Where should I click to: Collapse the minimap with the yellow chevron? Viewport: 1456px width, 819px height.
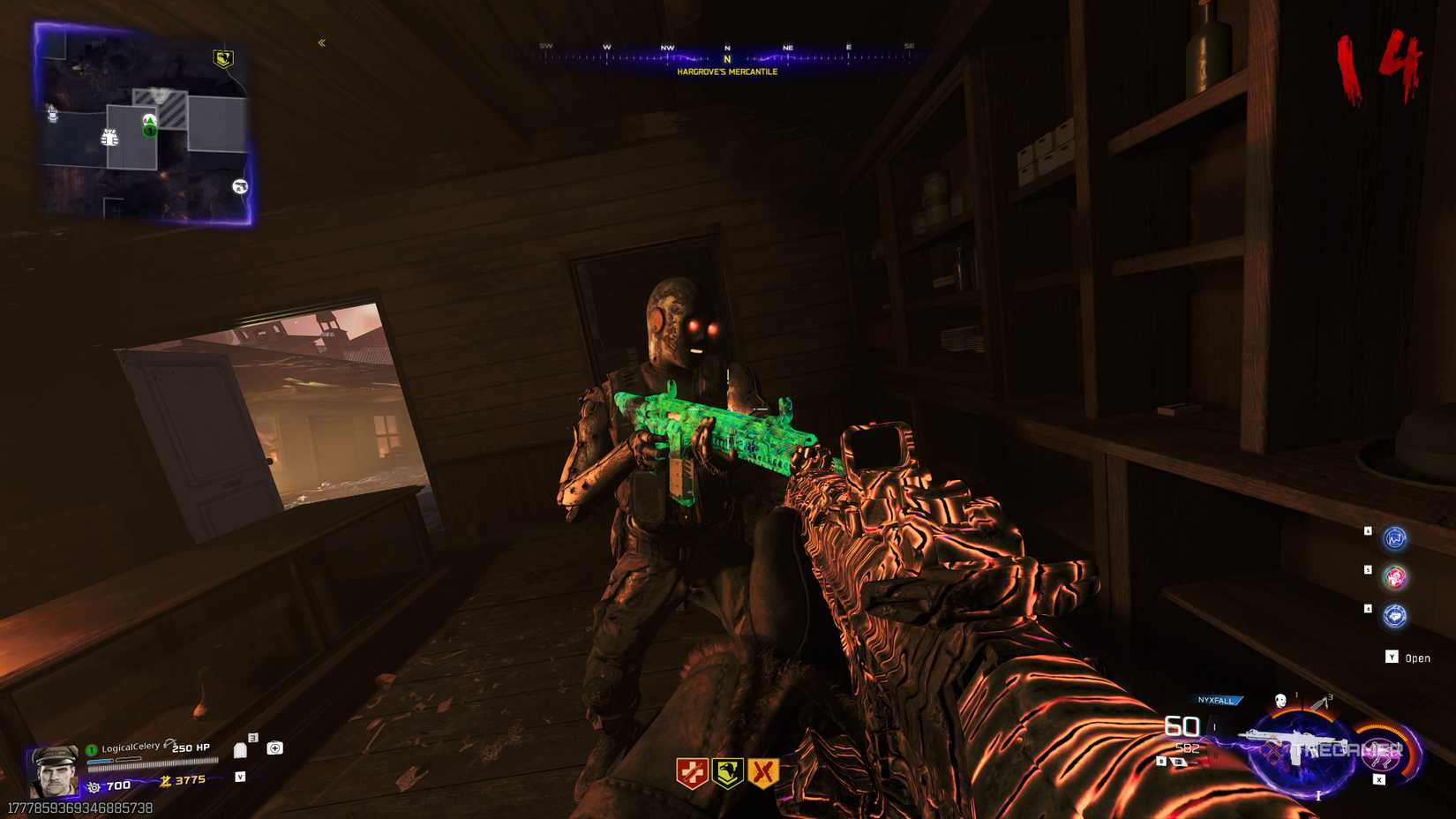[322, 41]
